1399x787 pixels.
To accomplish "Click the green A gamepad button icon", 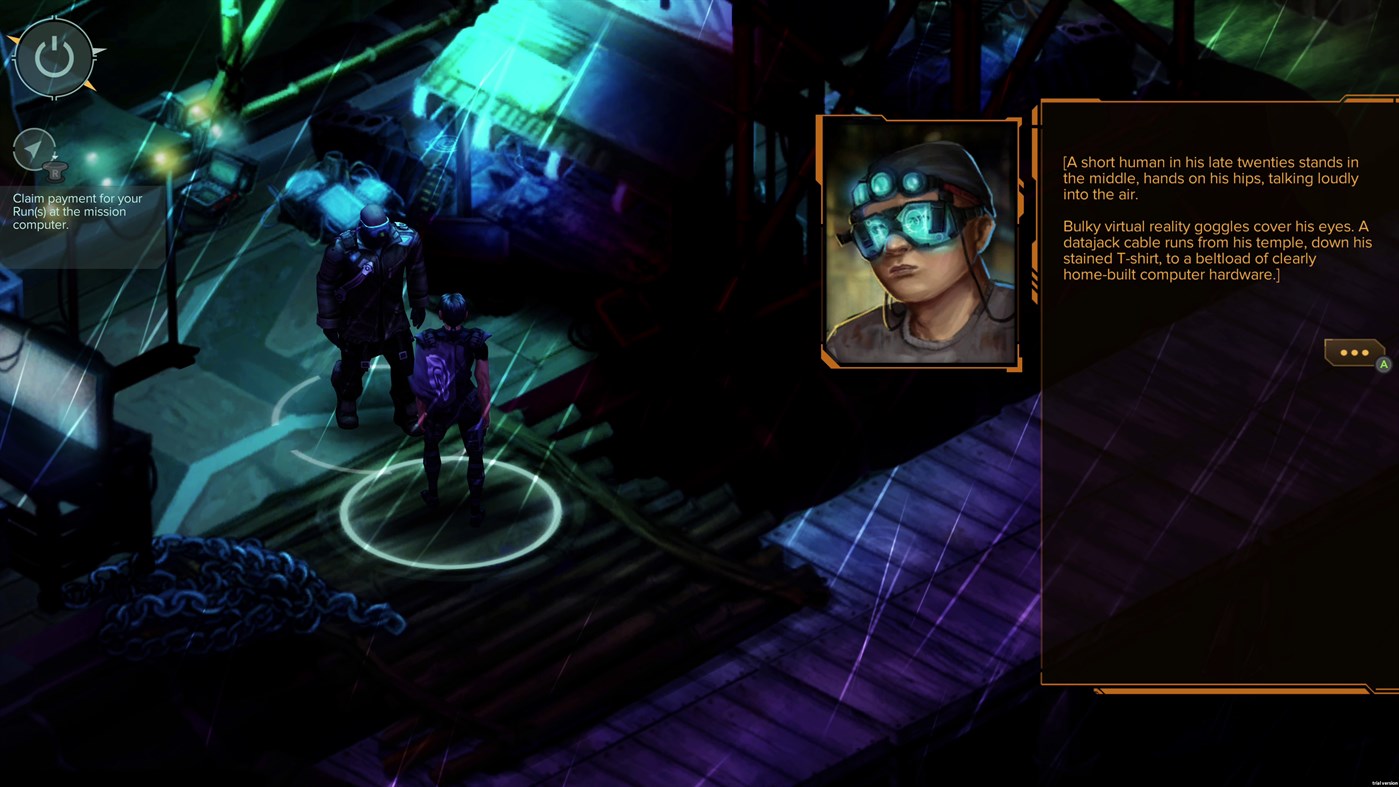I will click(1383, 363).
